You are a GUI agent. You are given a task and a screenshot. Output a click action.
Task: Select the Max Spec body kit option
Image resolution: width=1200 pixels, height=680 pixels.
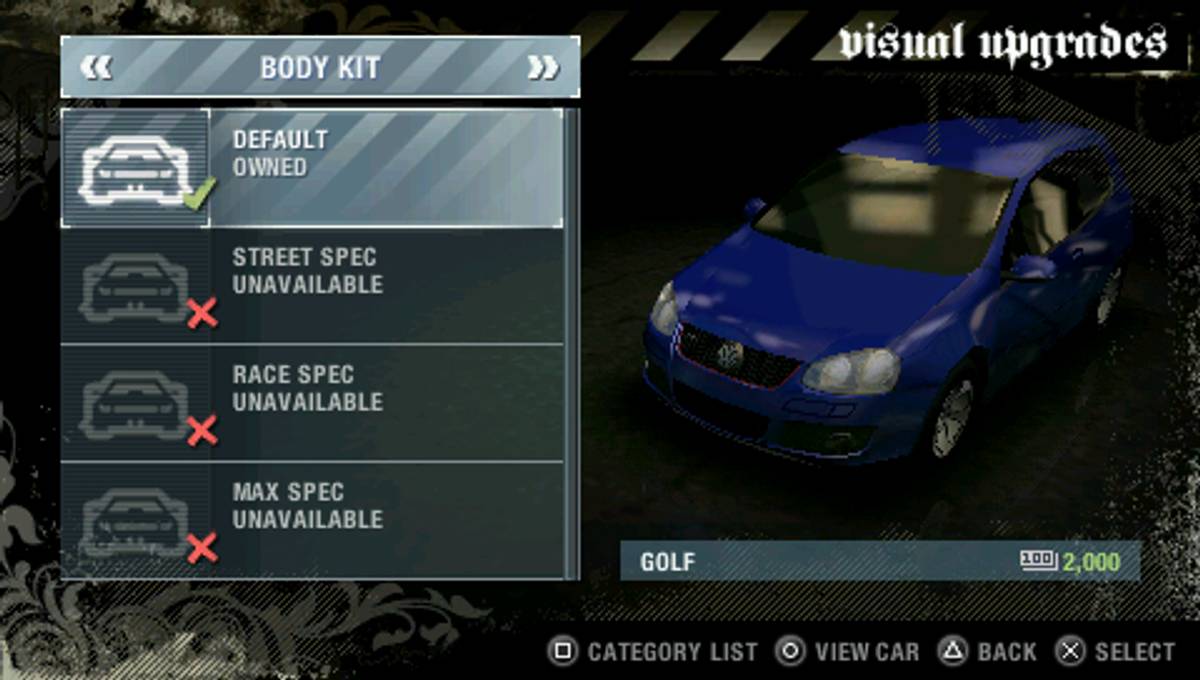[312, 520]
